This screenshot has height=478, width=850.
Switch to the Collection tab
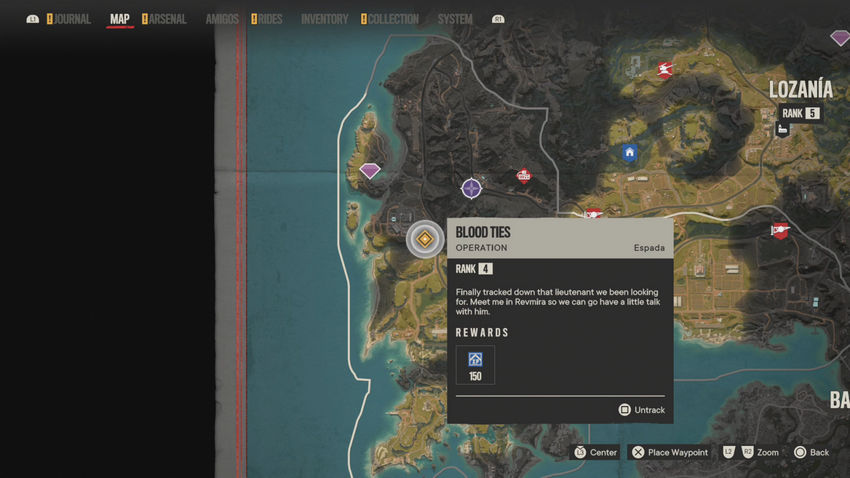(393, 19)
